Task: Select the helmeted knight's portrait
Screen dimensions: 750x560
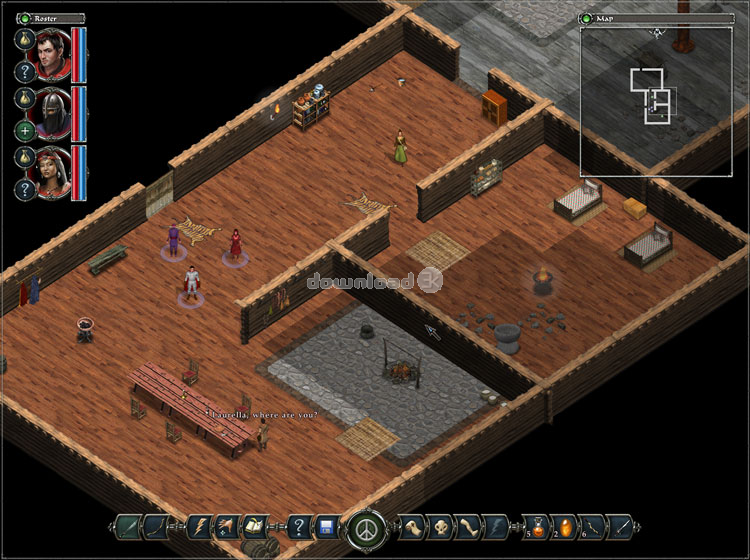Action: click(50, 114)
